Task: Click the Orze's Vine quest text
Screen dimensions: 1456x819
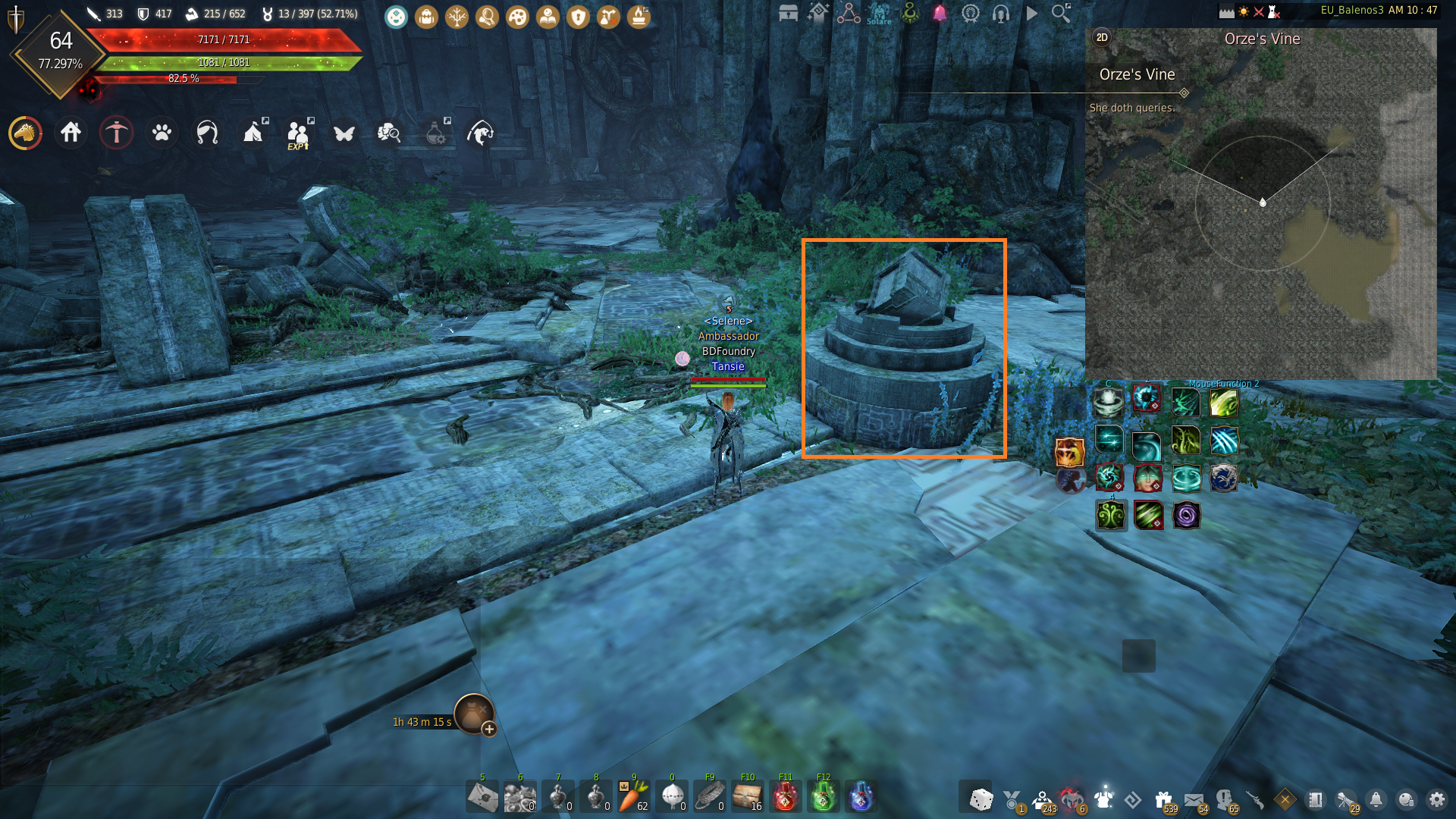Action: pos(1137,74)
